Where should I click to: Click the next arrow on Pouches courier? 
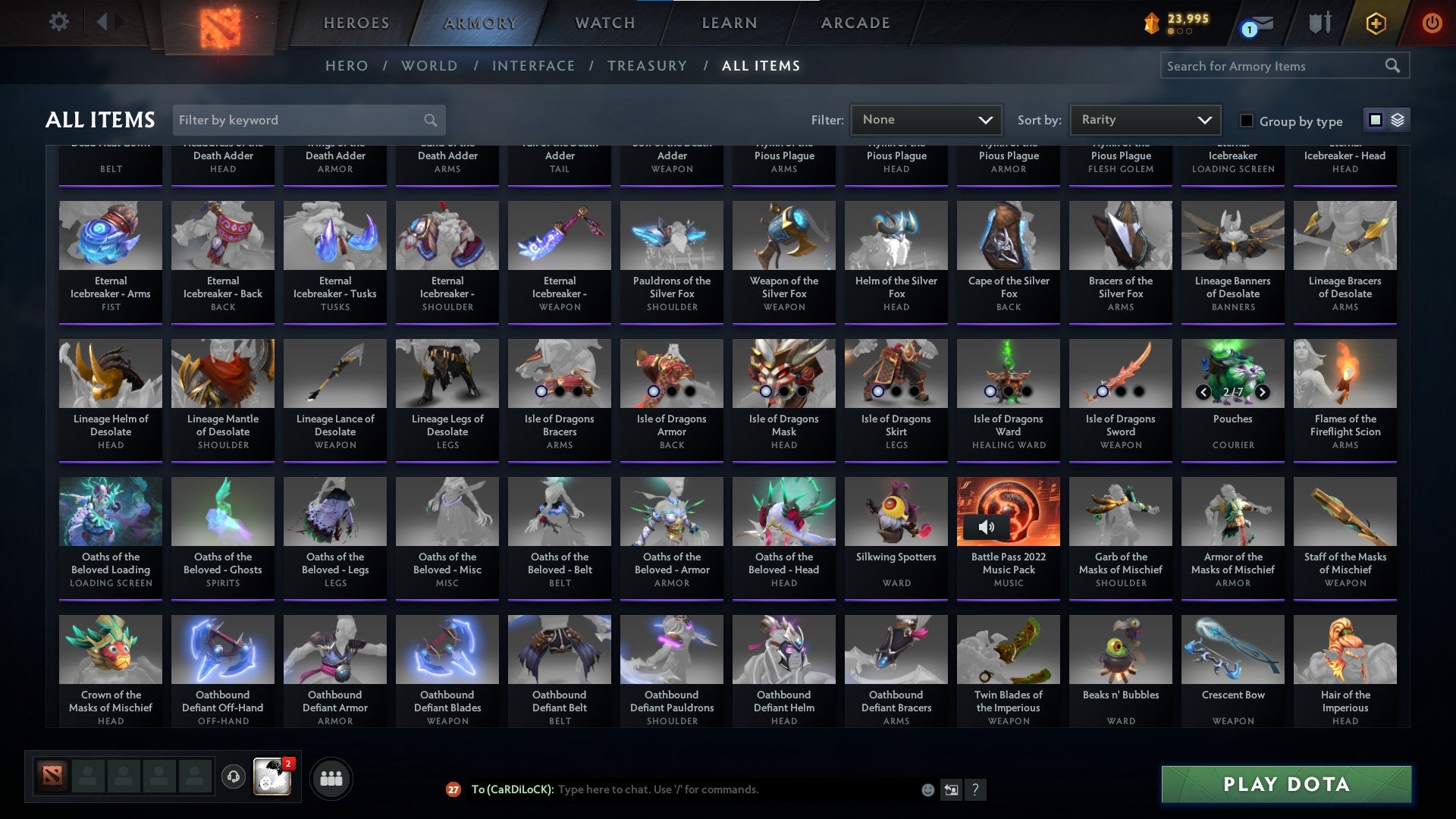[1261, 393]
